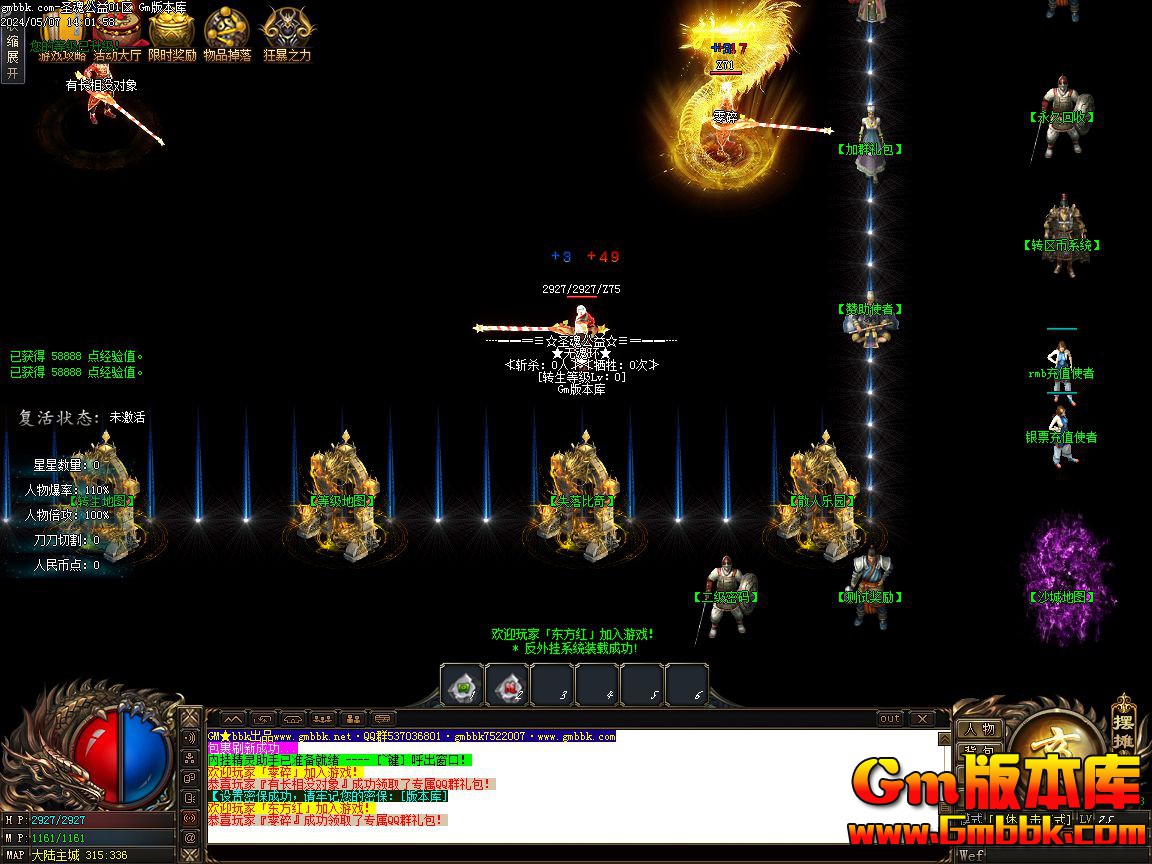Open the 游戏攻略 game guide icon
The width and height of the screenshot is (1152, 864).
(62, 38)
